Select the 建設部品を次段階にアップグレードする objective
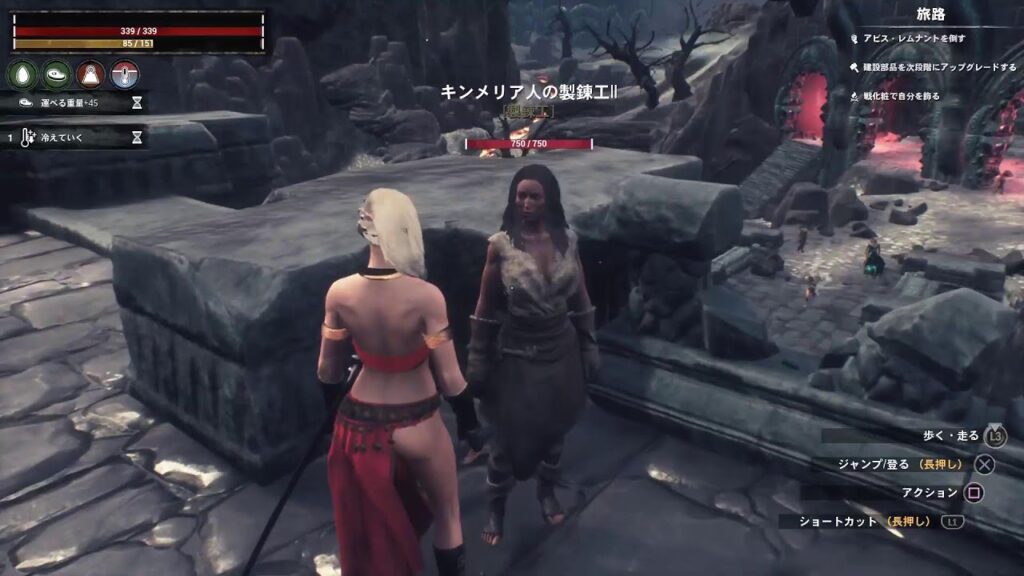 pyautogui.click(x=930, y=66)
